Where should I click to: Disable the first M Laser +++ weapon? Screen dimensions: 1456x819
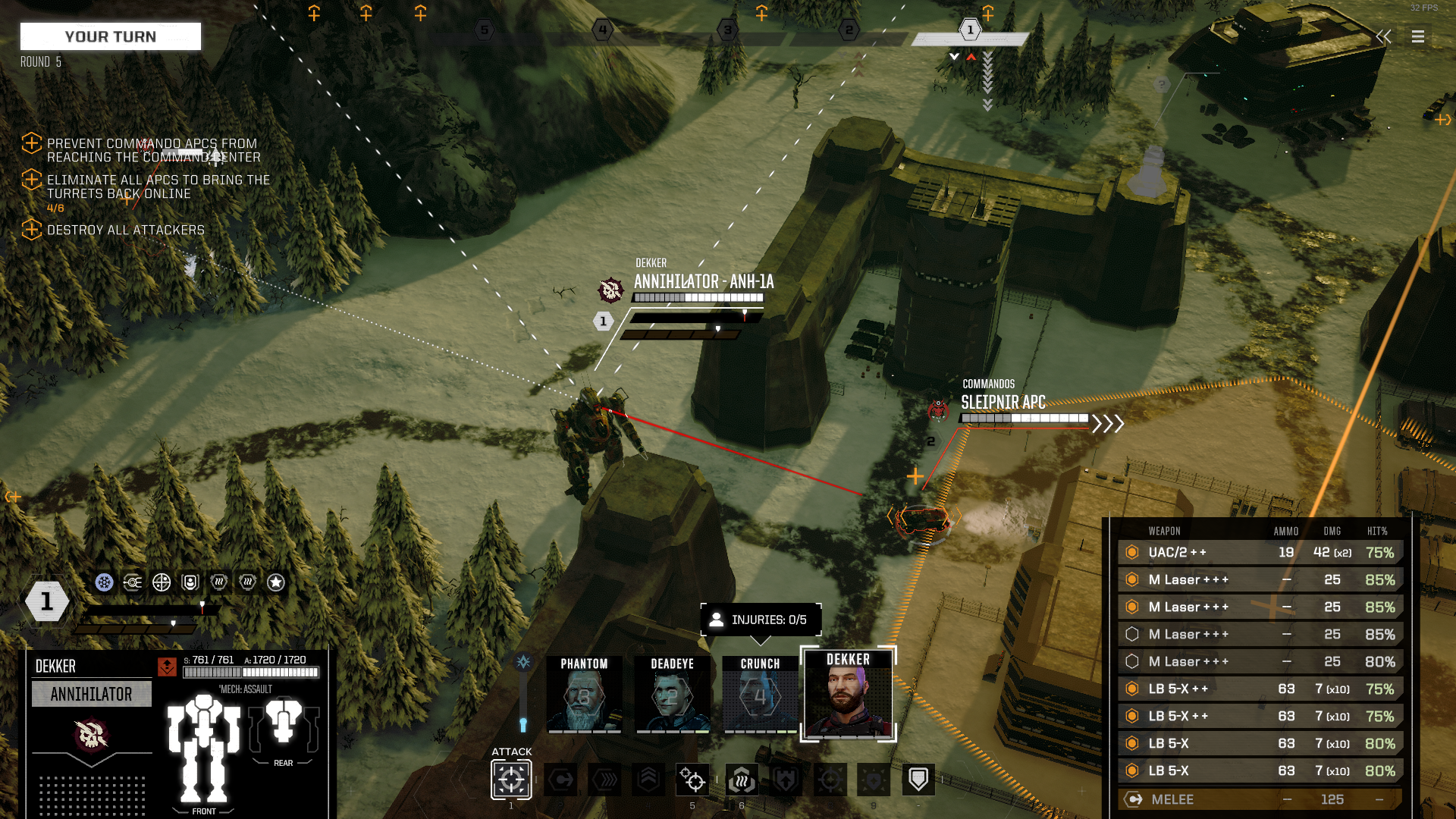1131,579
